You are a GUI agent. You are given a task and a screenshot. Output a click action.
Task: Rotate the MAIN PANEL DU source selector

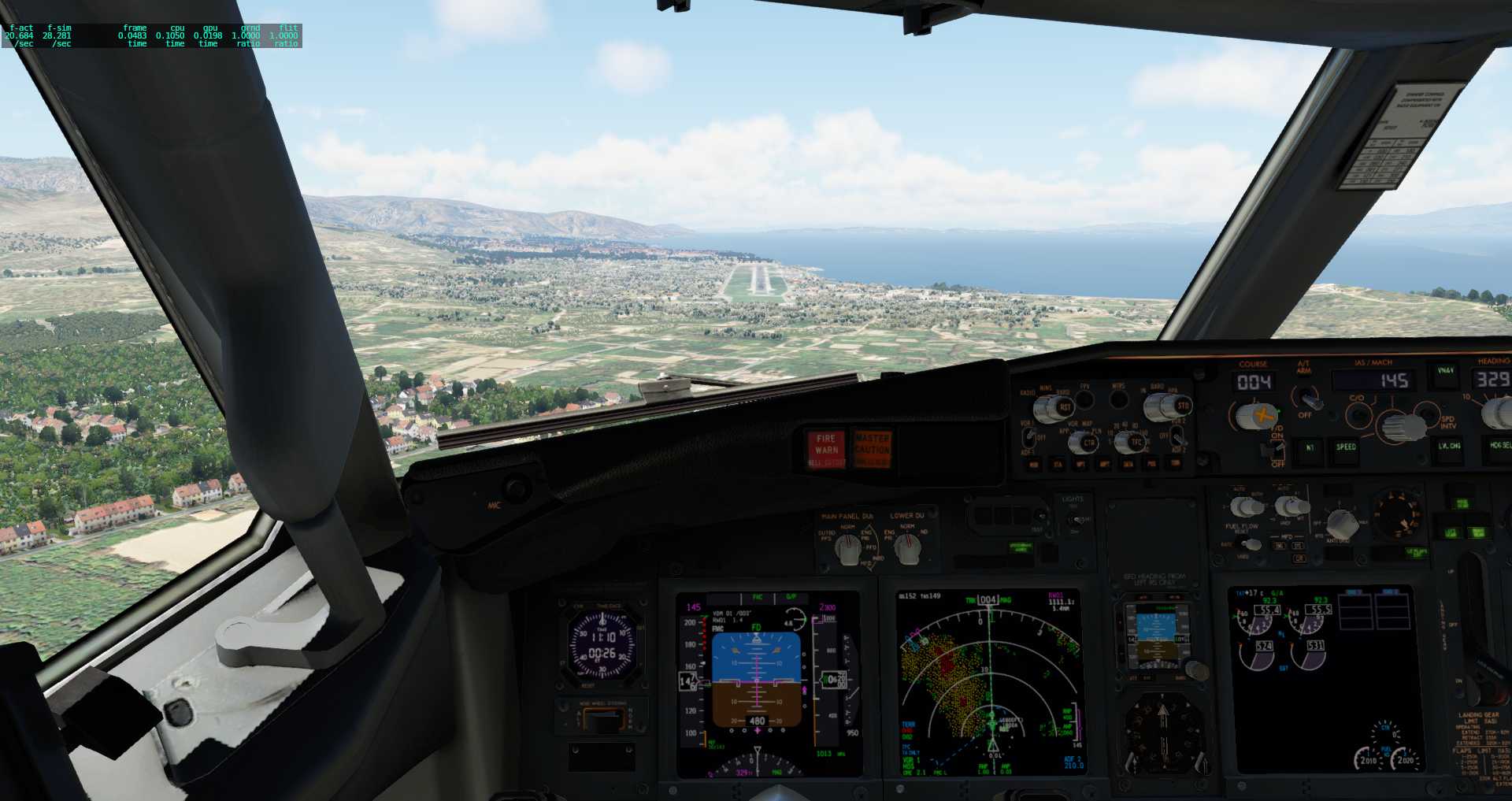(849, 550)
